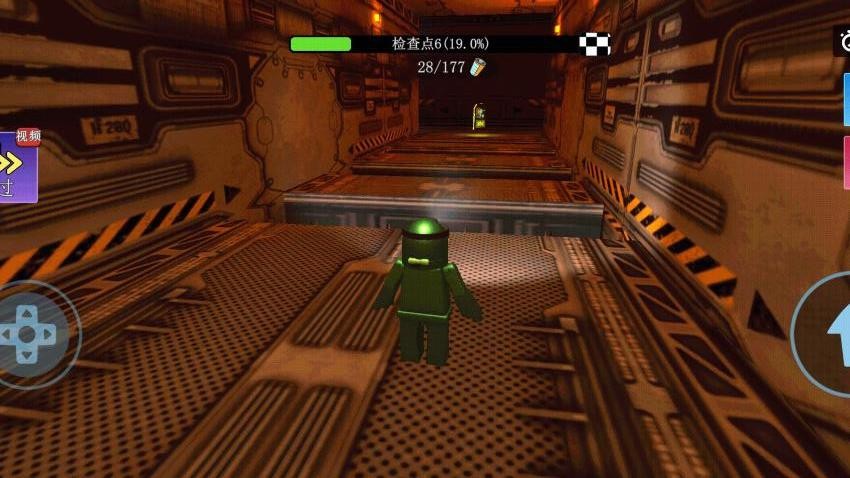Click the pink button on the right edge
Image resolution: width=850 pixels, height=478 pixels.
point(845,162)
